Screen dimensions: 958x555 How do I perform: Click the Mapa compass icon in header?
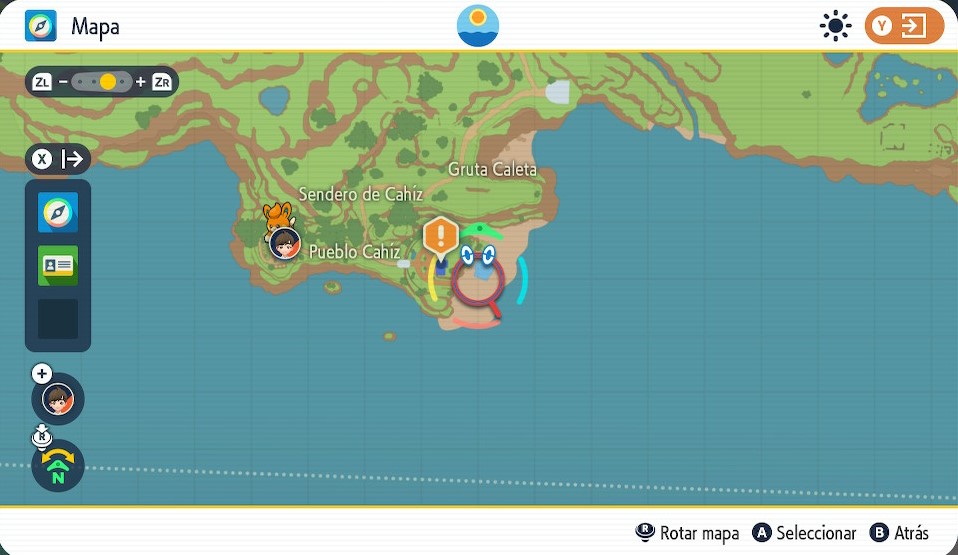tap(41, 26)
